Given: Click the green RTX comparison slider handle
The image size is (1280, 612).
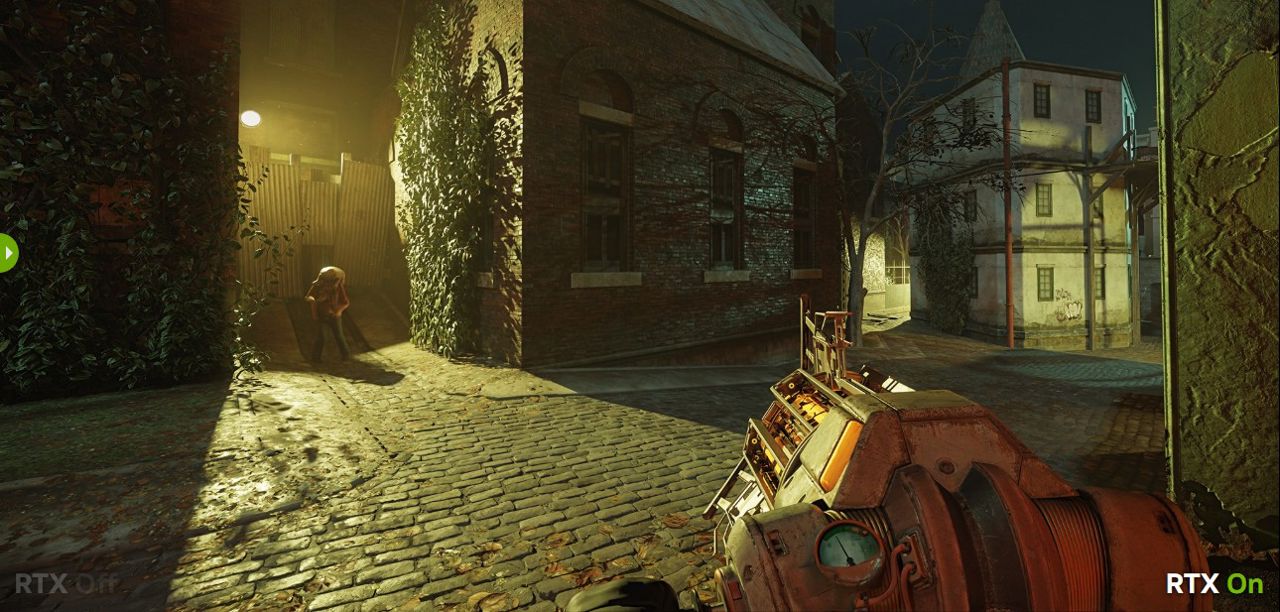Looking at the screenshot, I should coord(7,253).
